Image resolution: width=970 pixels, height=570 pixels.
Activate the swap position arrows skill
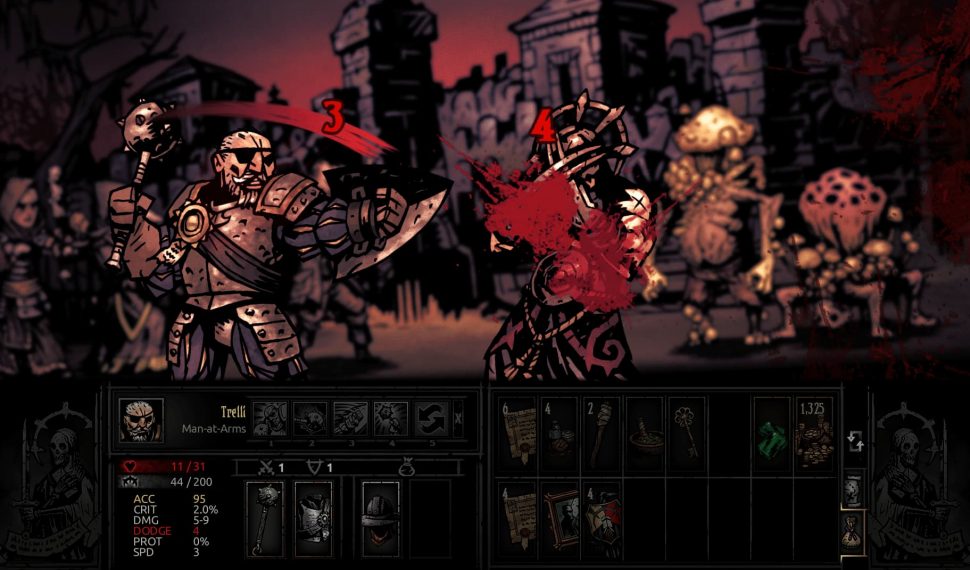[x=431, y=417]
